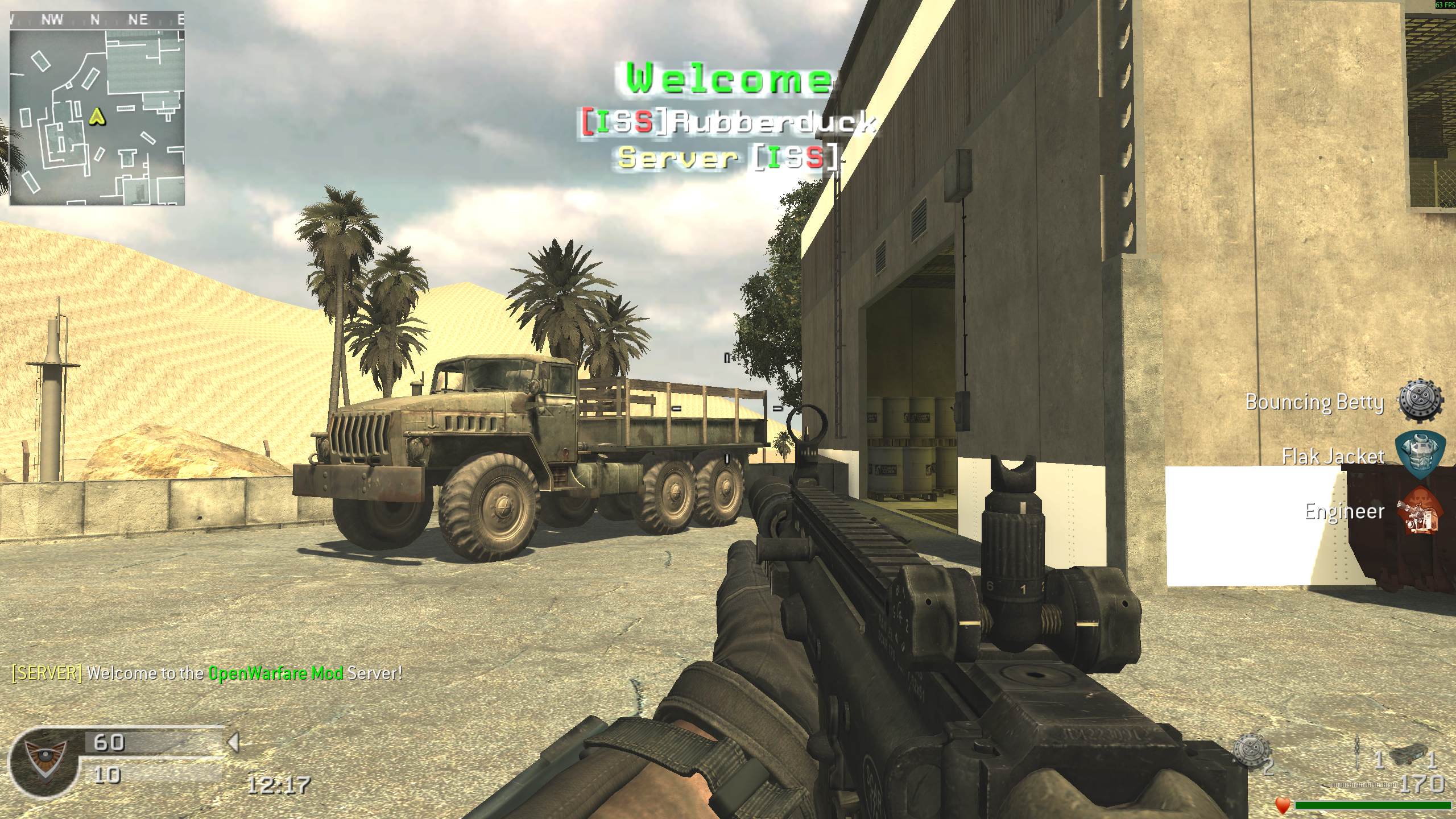Select the Bouncing Betty perk icon
This screenshot has width=1456, height=819.
coord(1420,401)
